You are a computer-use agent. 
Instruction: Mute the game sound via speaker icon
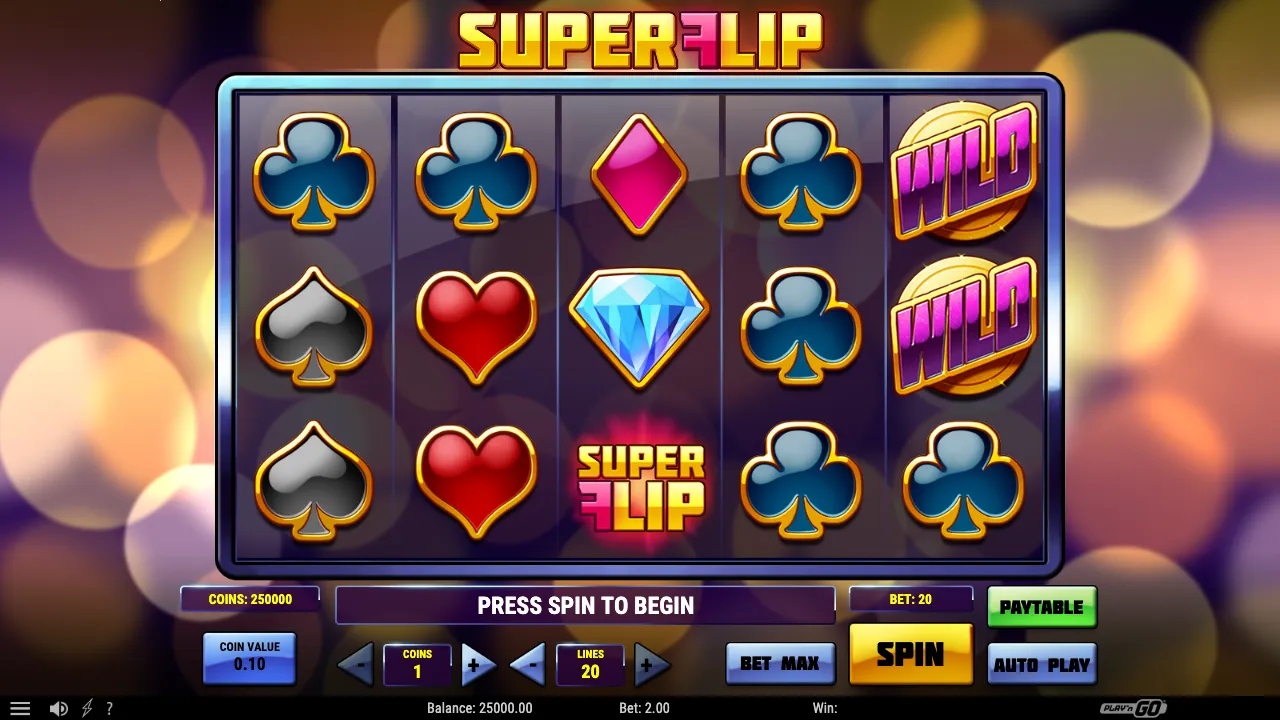[58, 708]
